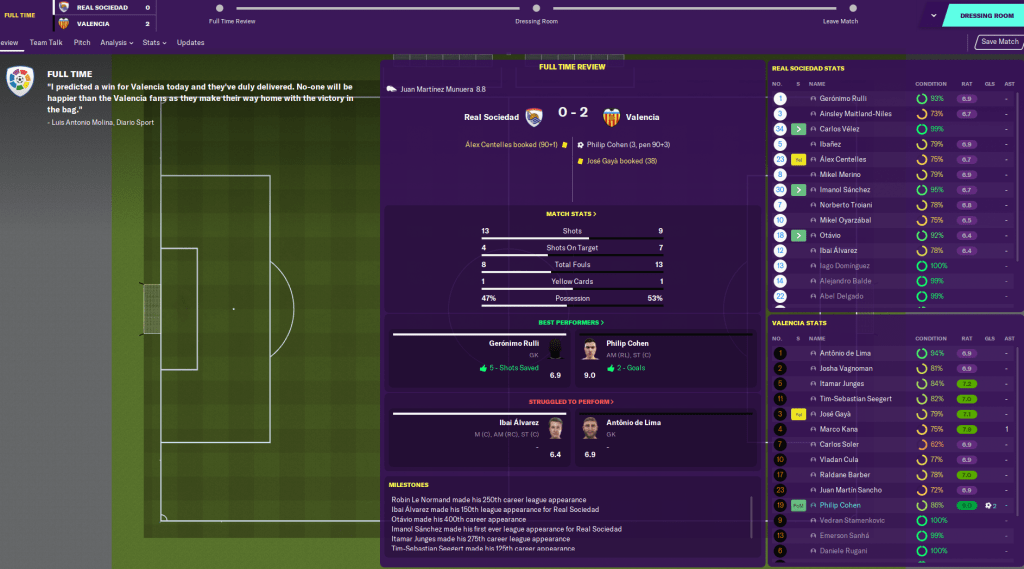Open Struggled To Perform details
The height and width of the screenshot is (569, 1024).
(571, 401)
